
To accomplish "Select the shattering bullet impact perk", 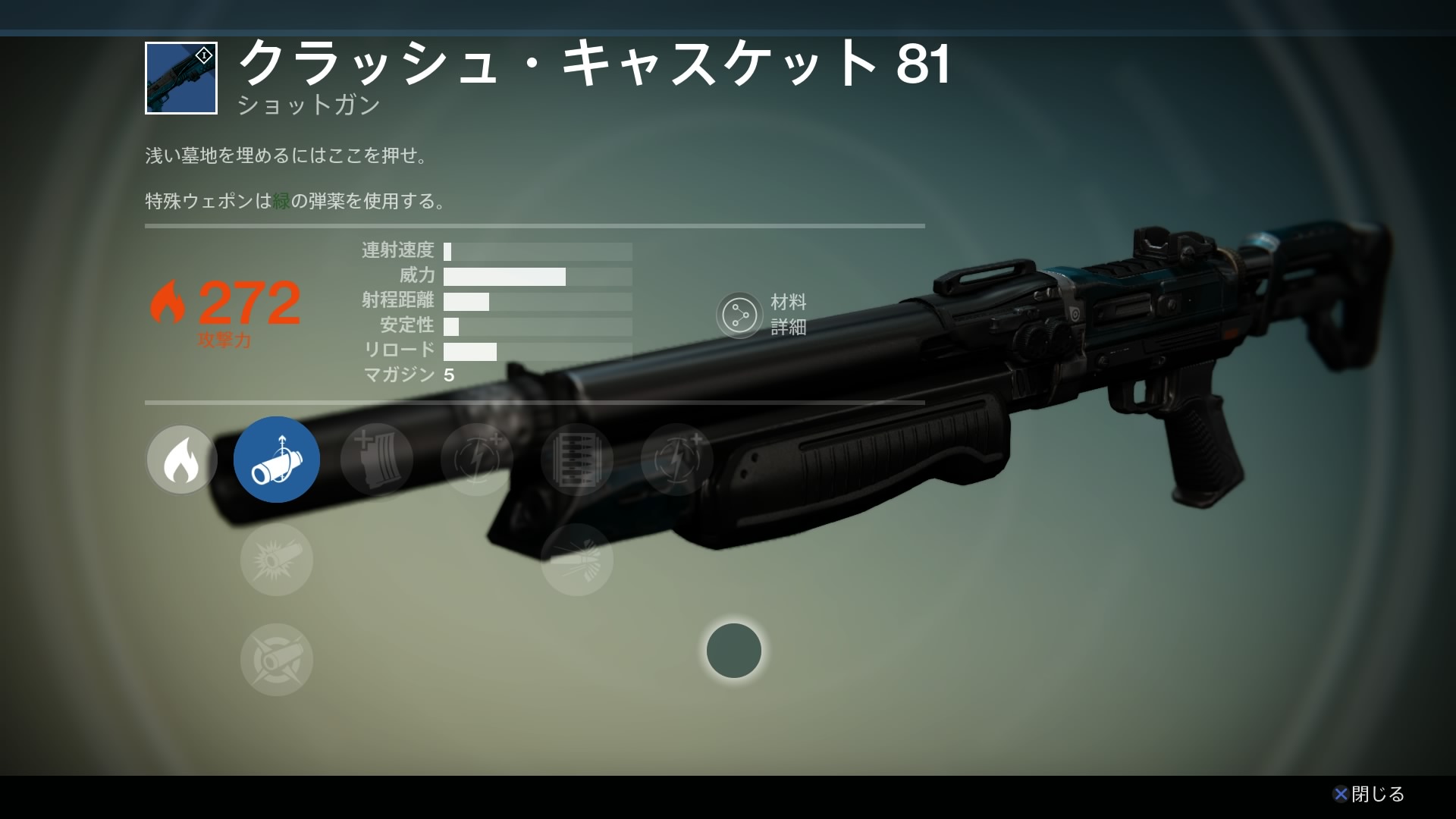I will [x=577, y=560].
